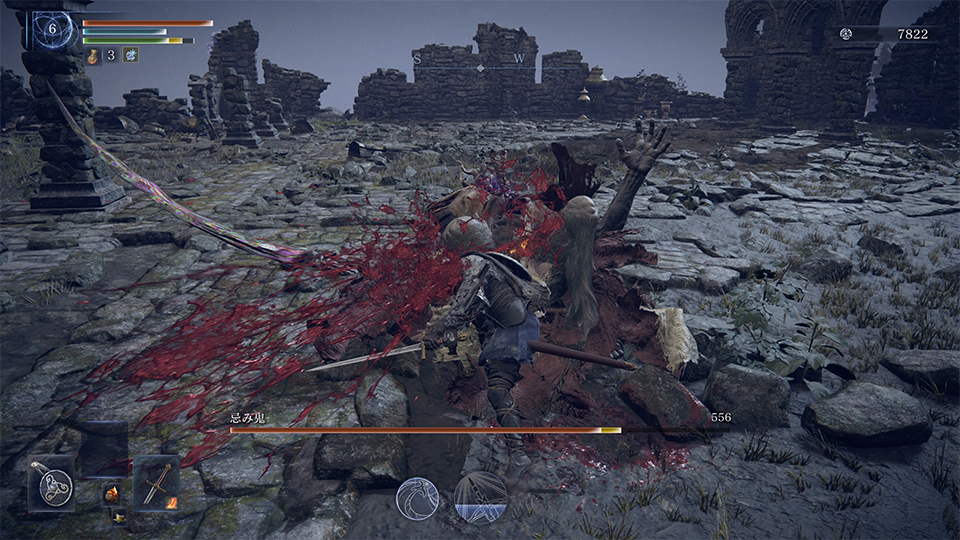
Task: Activate the circular character skill icon
Action: click(x=417, y=498)
